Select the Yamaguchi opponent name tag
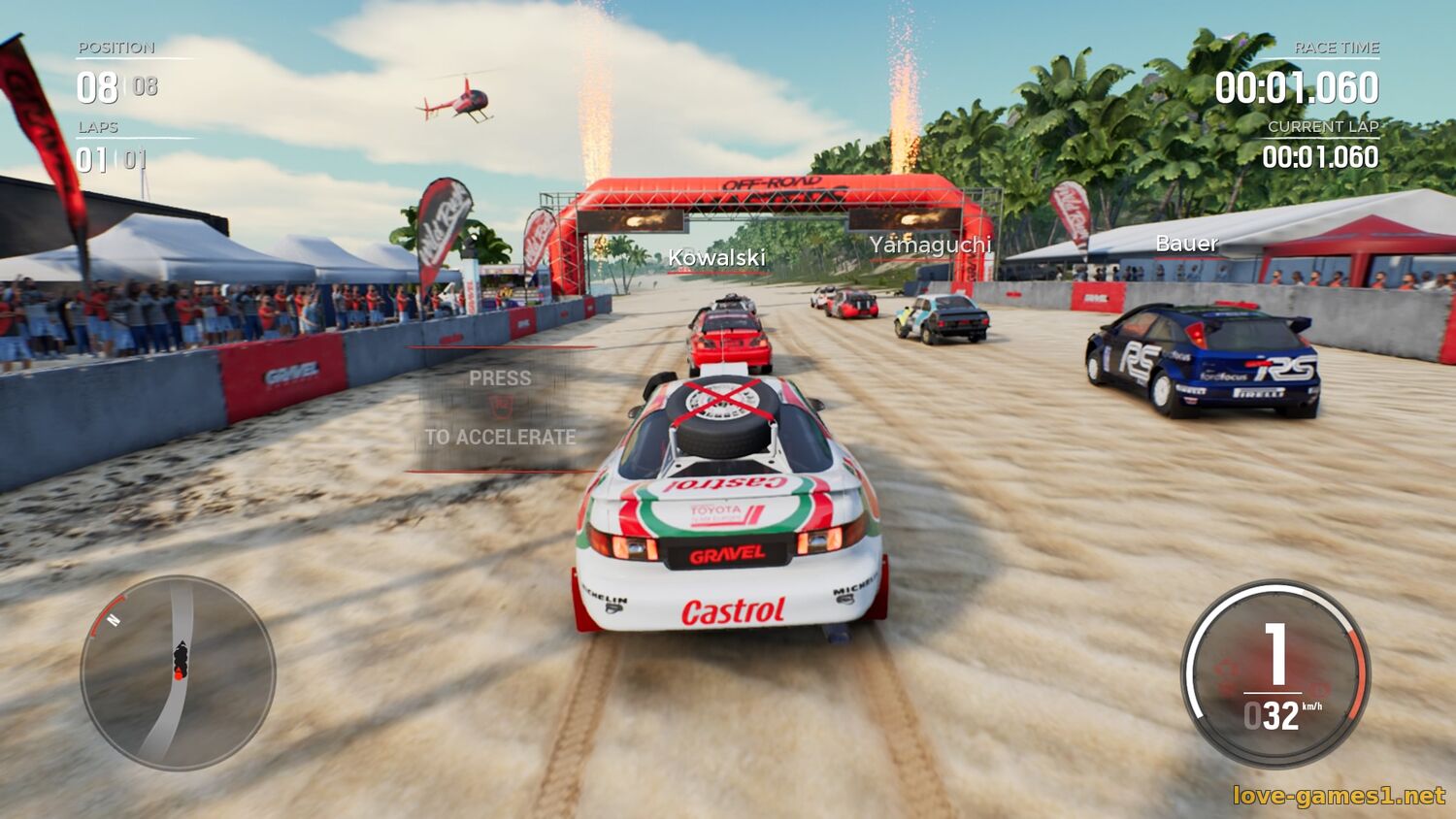 (930, 245)
